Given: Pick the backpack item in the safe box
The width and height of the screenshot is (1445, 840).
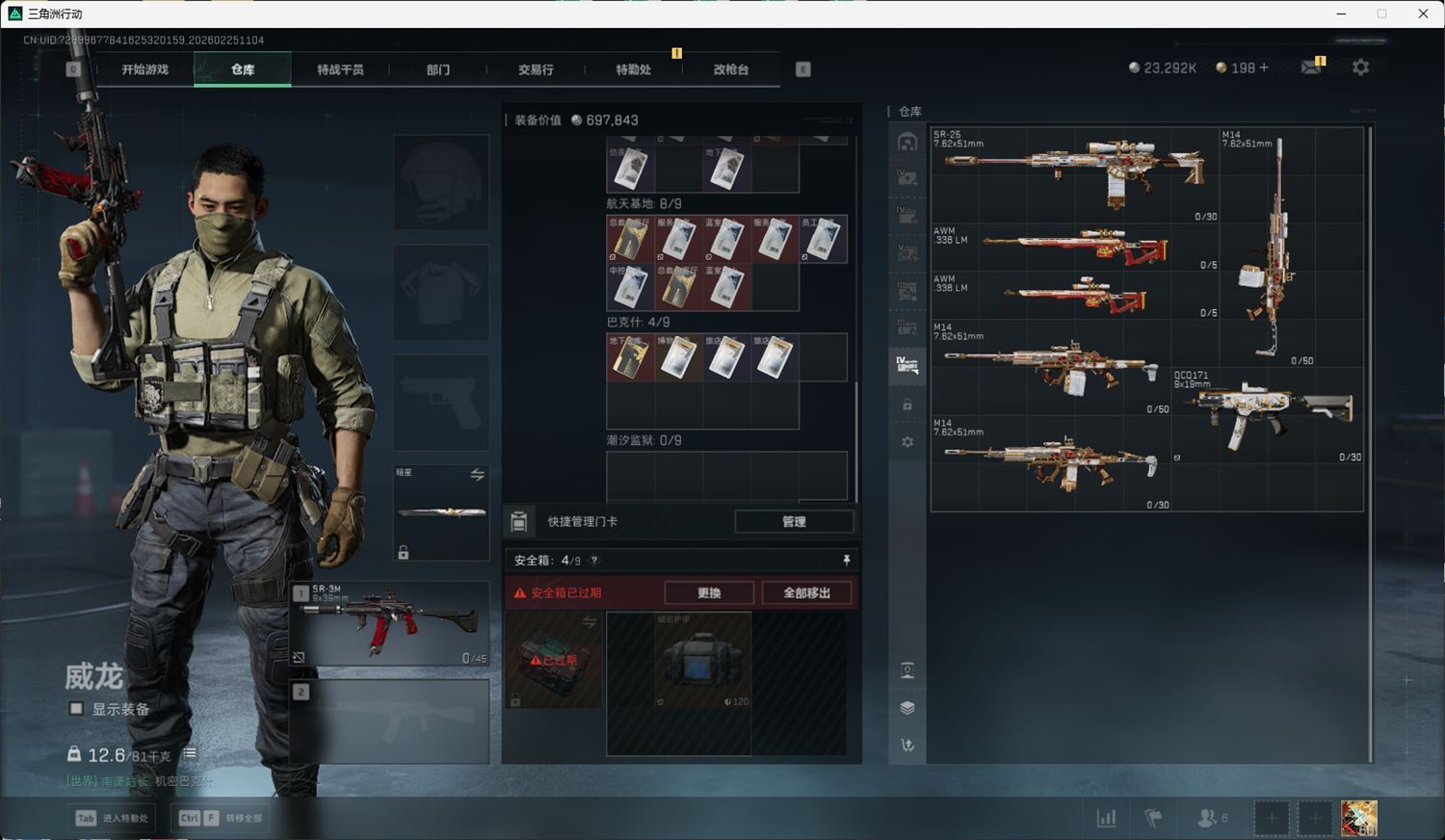Looking at the screenshot, I should click(702, 661).
